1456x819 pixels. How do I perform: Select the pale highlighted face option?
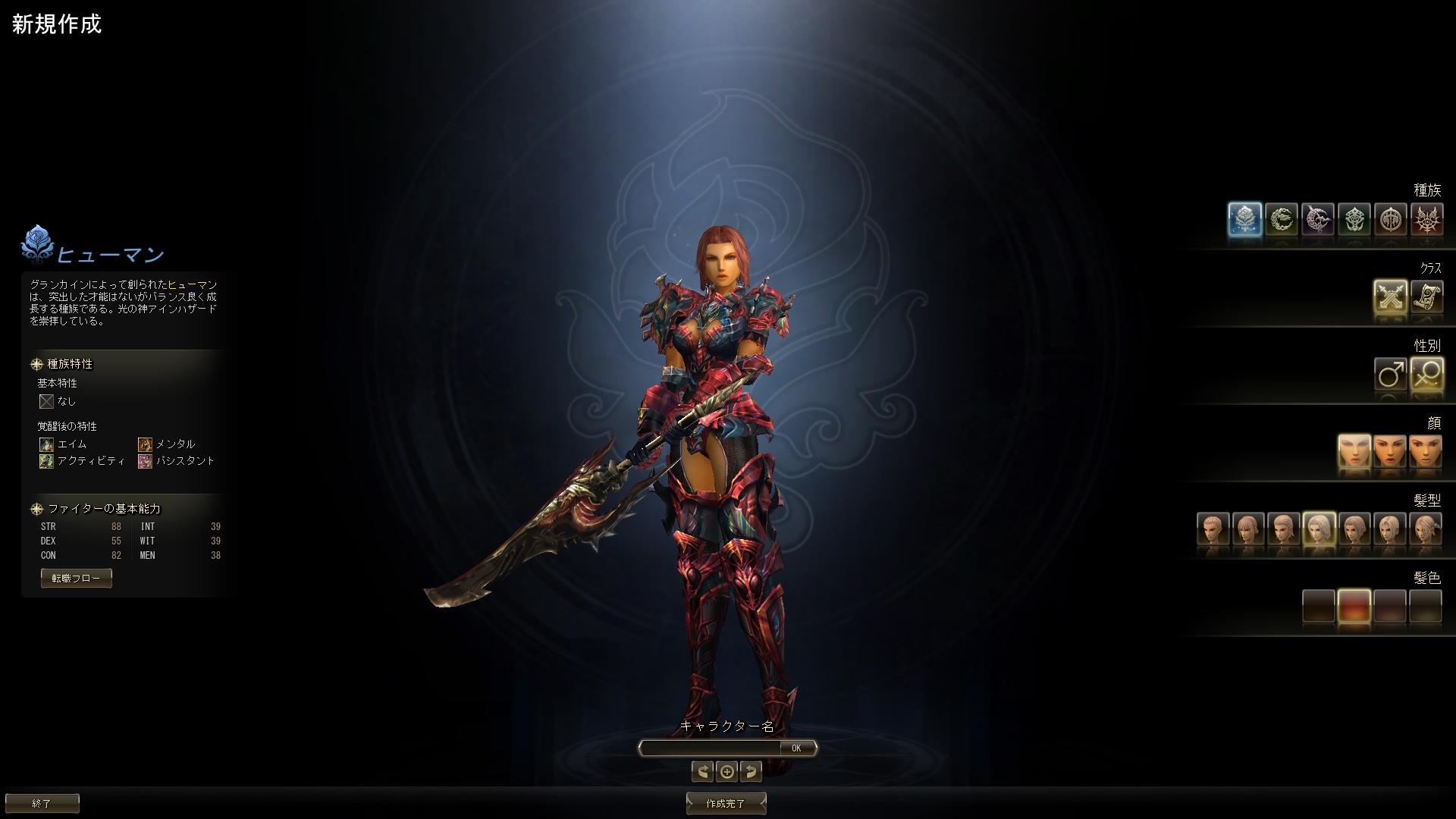pyautogui.click(x=1354, y=452)
